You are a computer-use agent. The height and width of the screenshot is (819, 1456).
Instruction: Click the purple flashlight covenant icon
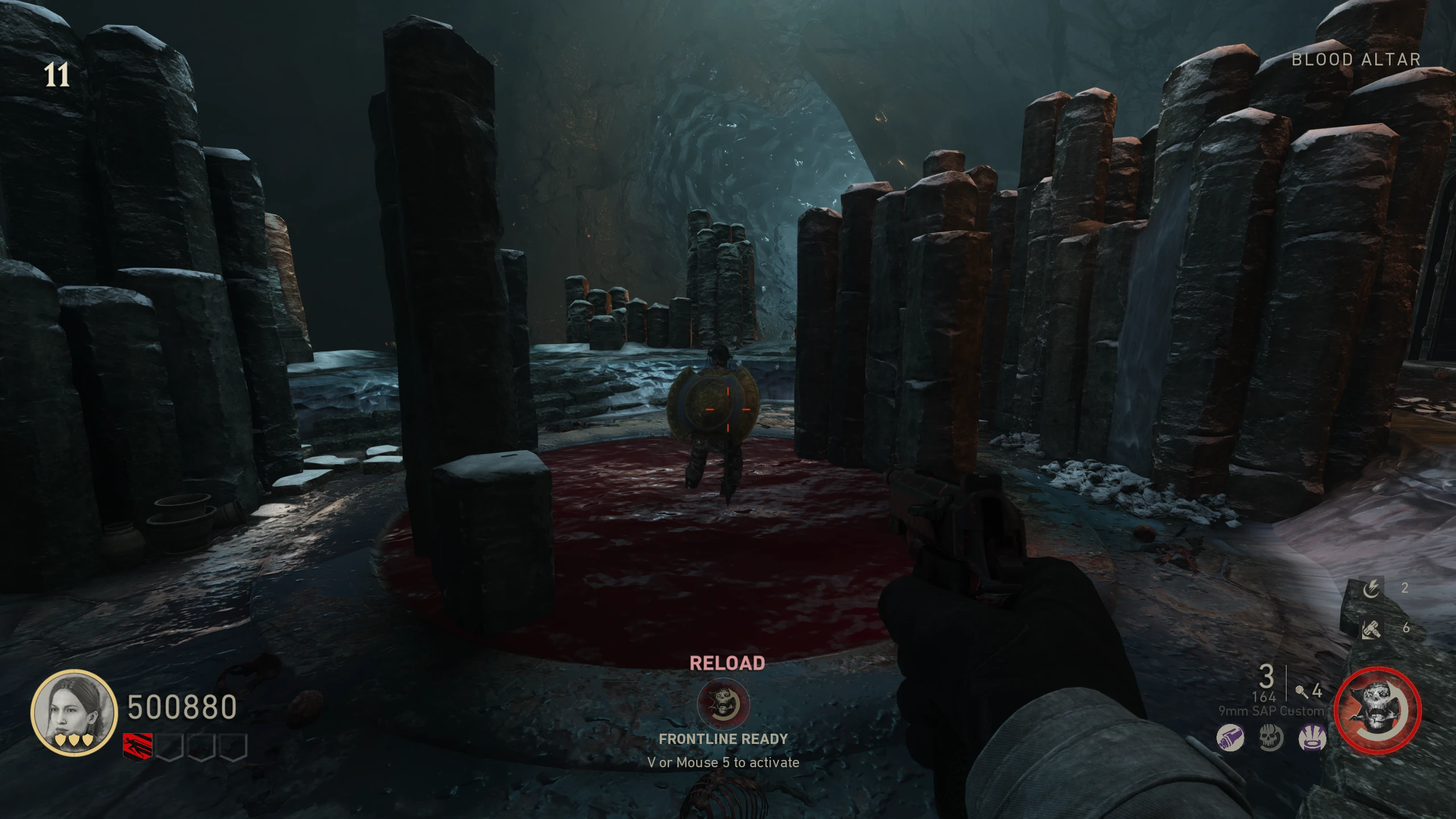coord(1230,738)
